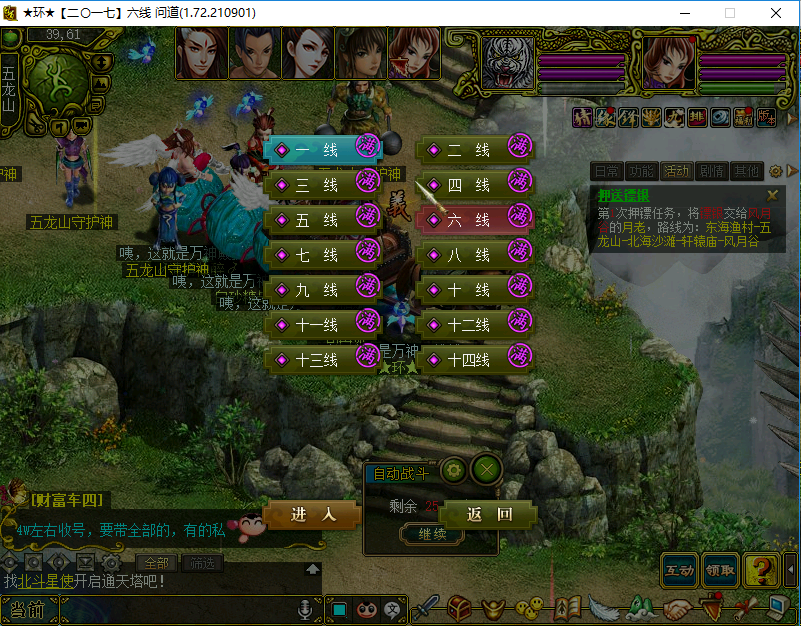The width and height of the screenshot is (801, 626).
Task: Select the highlighted 六线 entry
Action: [x=467, y=220]
